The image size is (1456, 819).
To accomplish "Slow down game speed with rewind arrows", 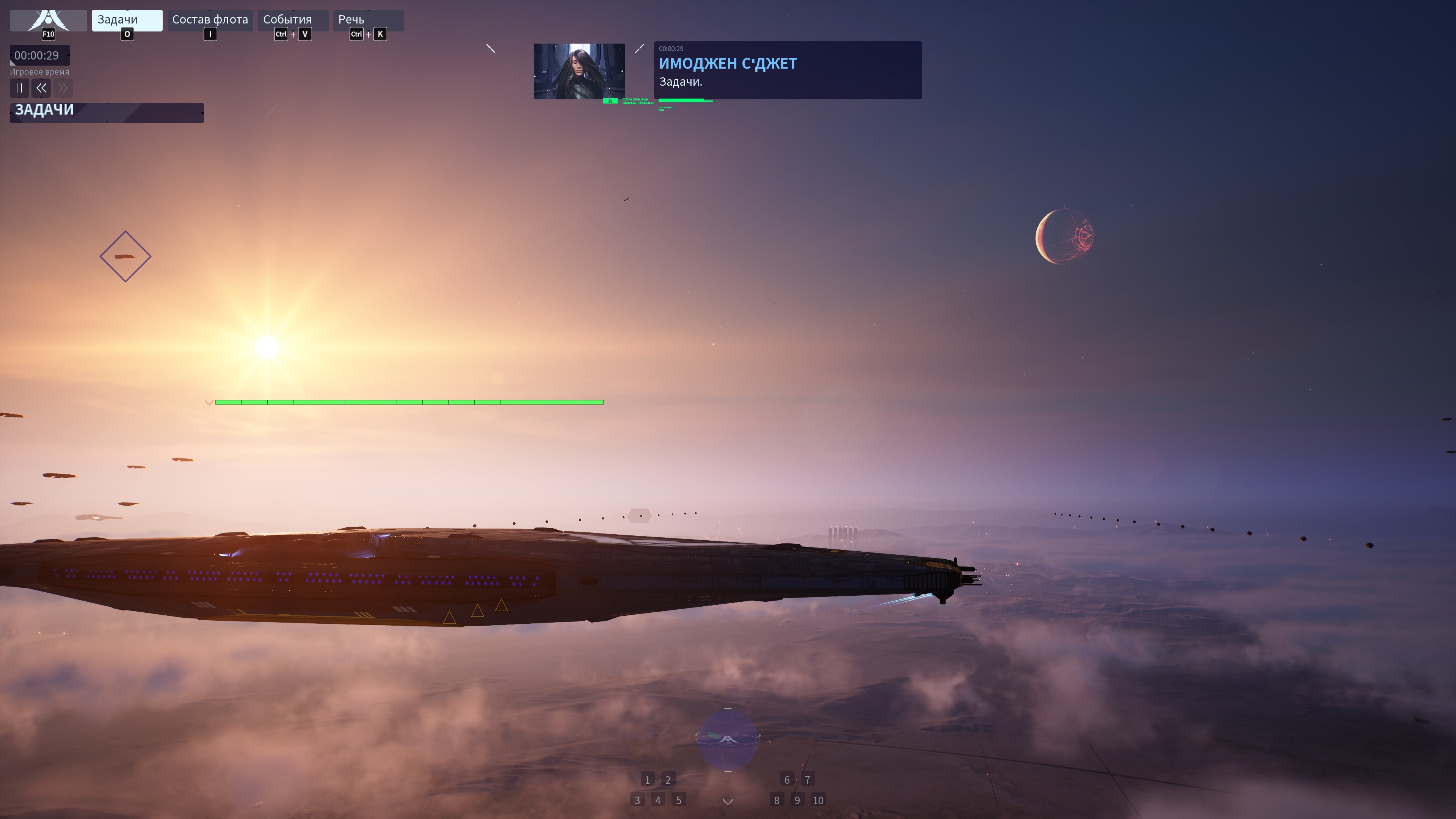I will point(41,88).
